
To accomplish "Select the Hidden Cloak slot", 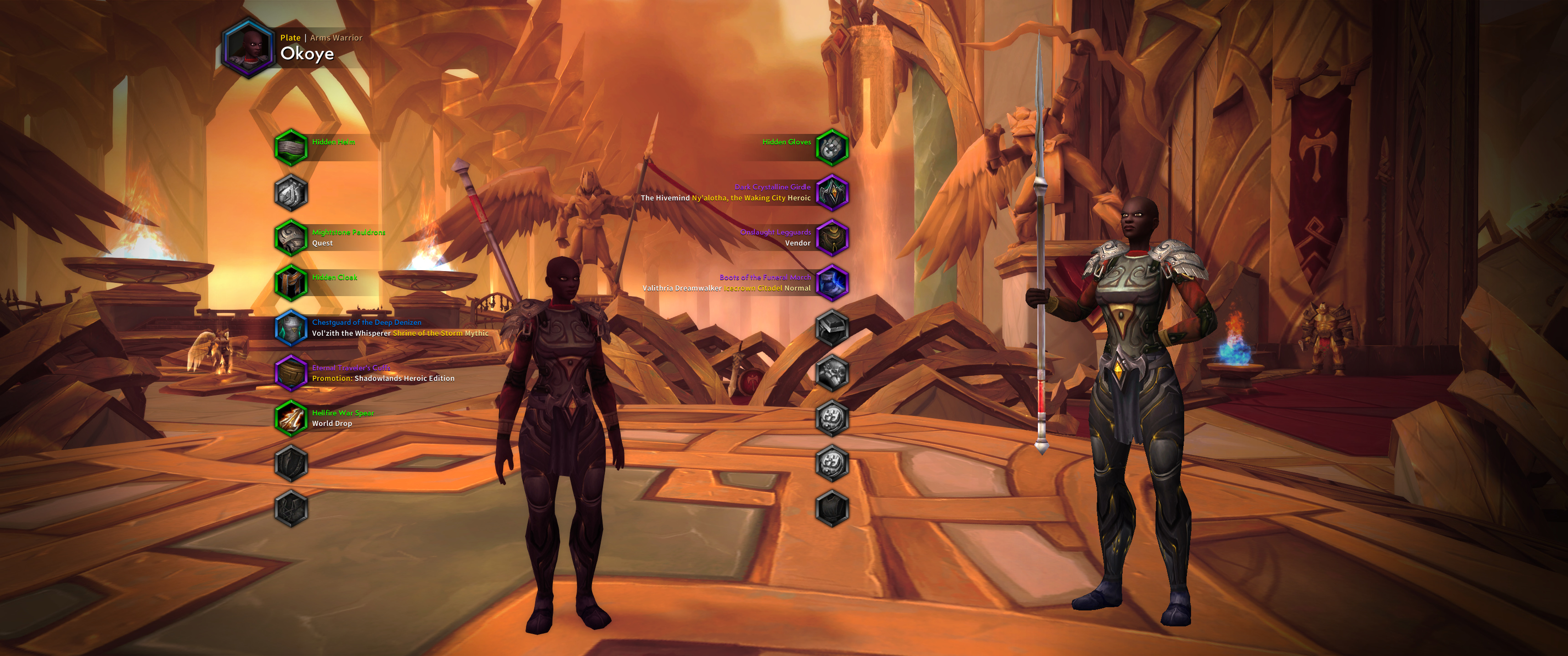I will (291, 283).
